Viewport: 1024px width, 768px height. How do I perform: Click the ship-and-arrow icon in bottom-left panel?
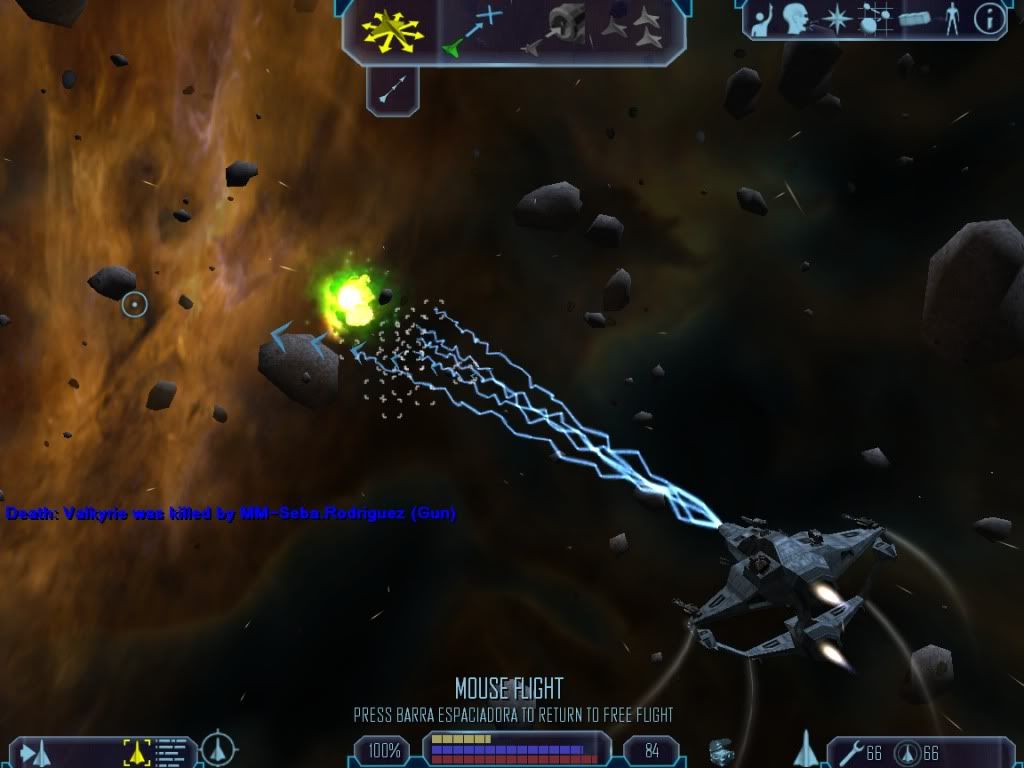38,751
